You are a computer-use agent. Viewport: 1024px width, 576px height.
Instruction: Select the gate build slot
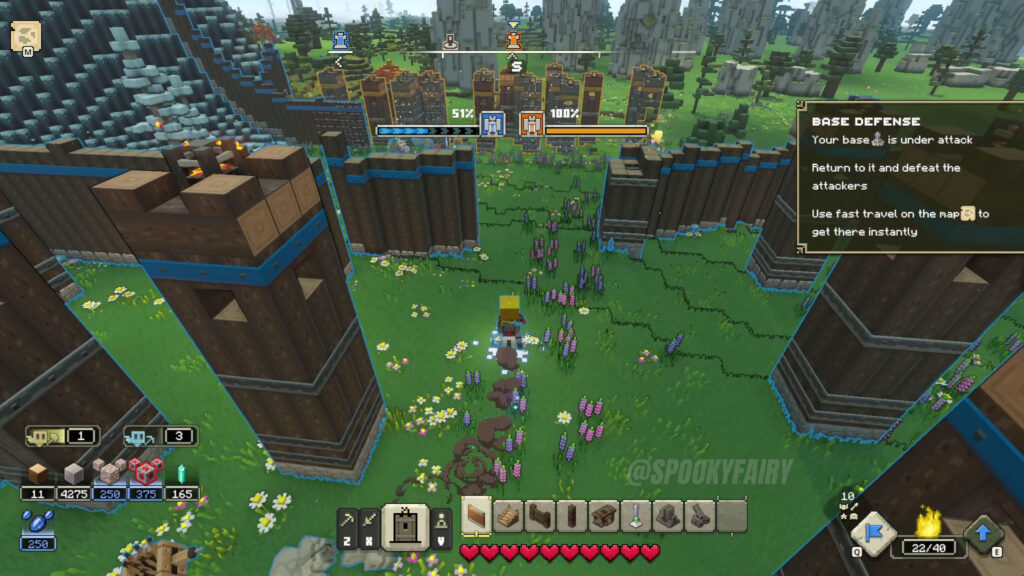541,515
